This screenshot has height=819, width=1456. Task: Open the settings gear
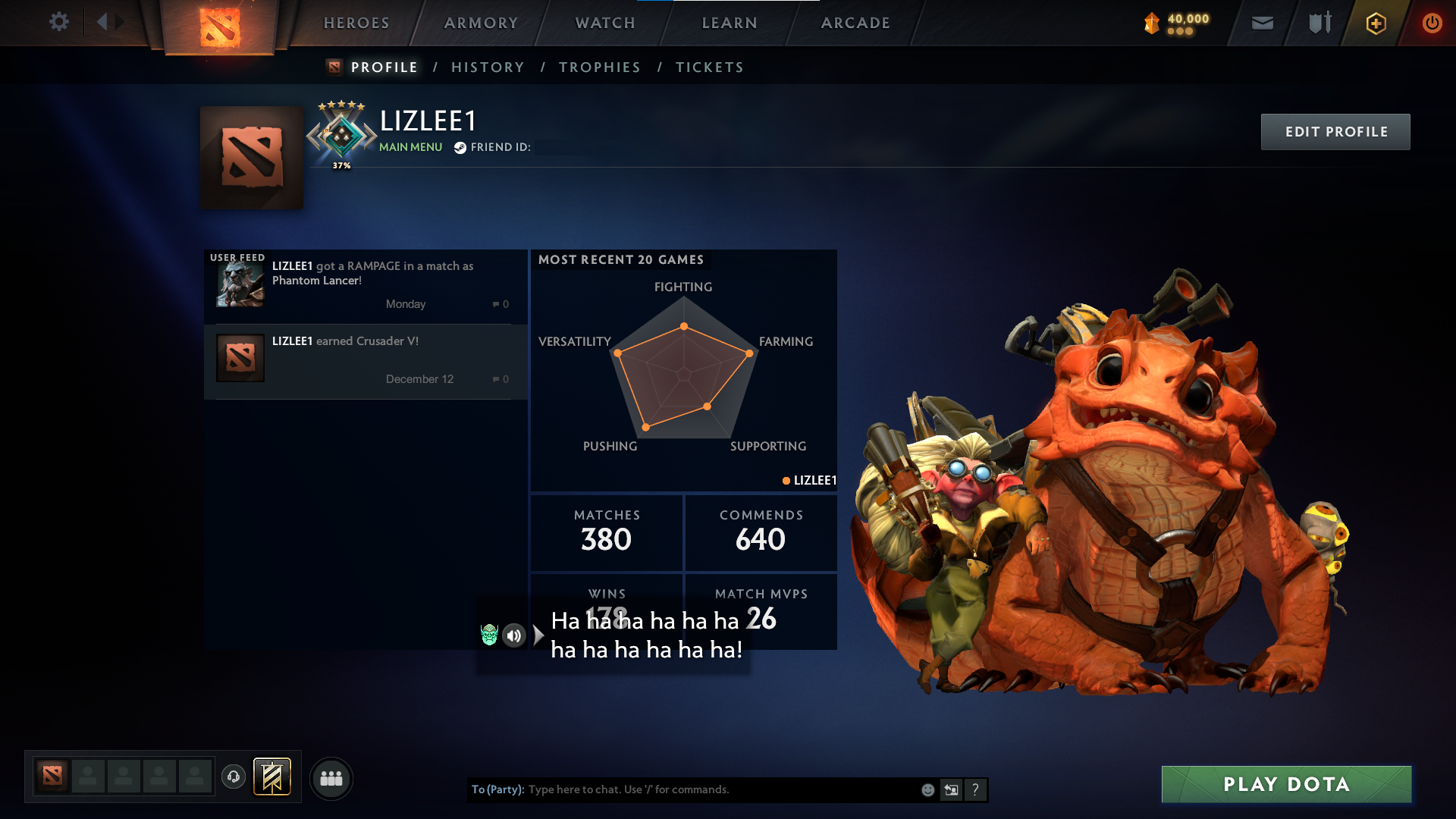pos(59,22)
